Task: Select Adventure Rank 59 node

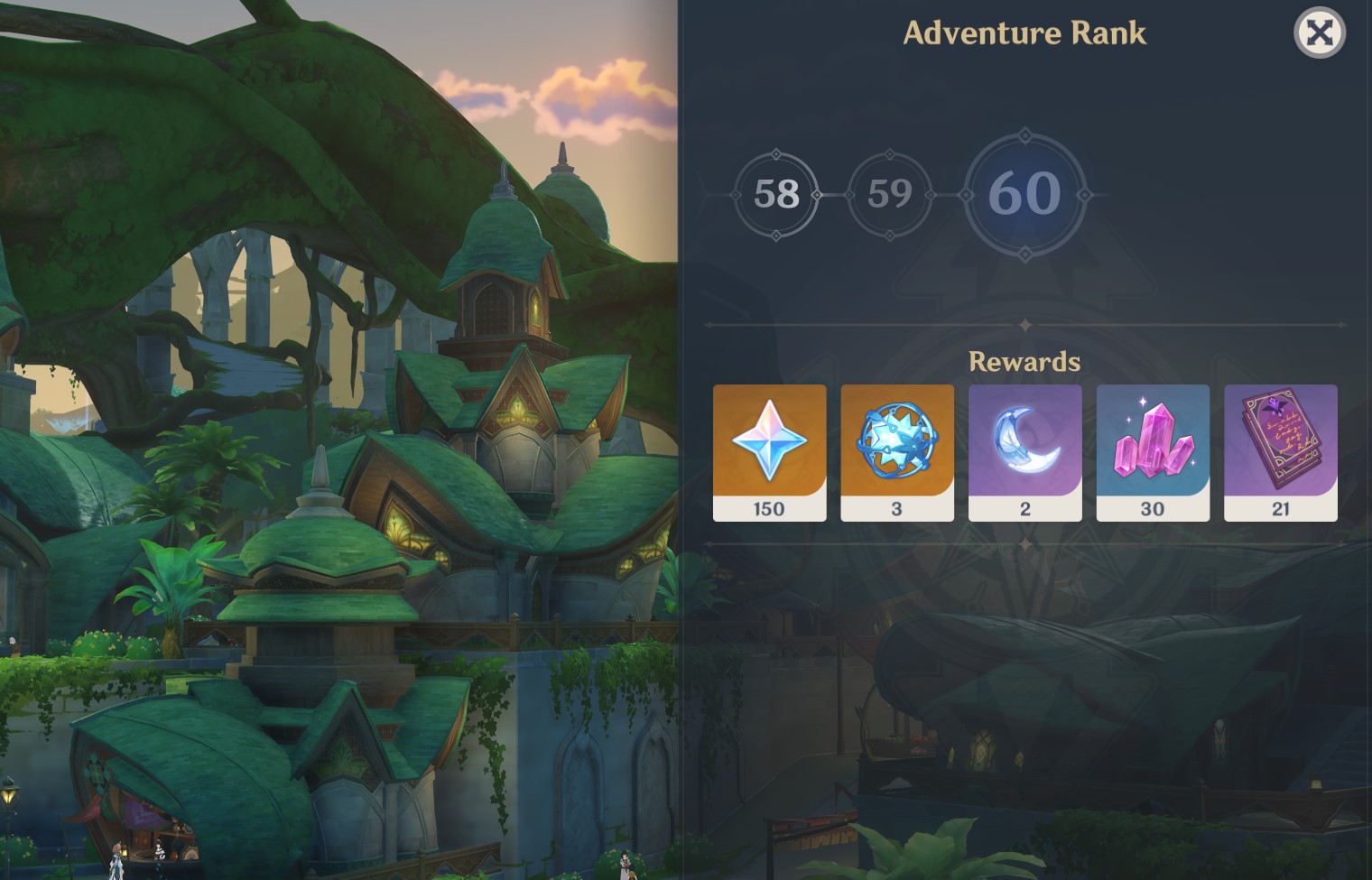Action: pyautogui.click(x=890, y=194)
